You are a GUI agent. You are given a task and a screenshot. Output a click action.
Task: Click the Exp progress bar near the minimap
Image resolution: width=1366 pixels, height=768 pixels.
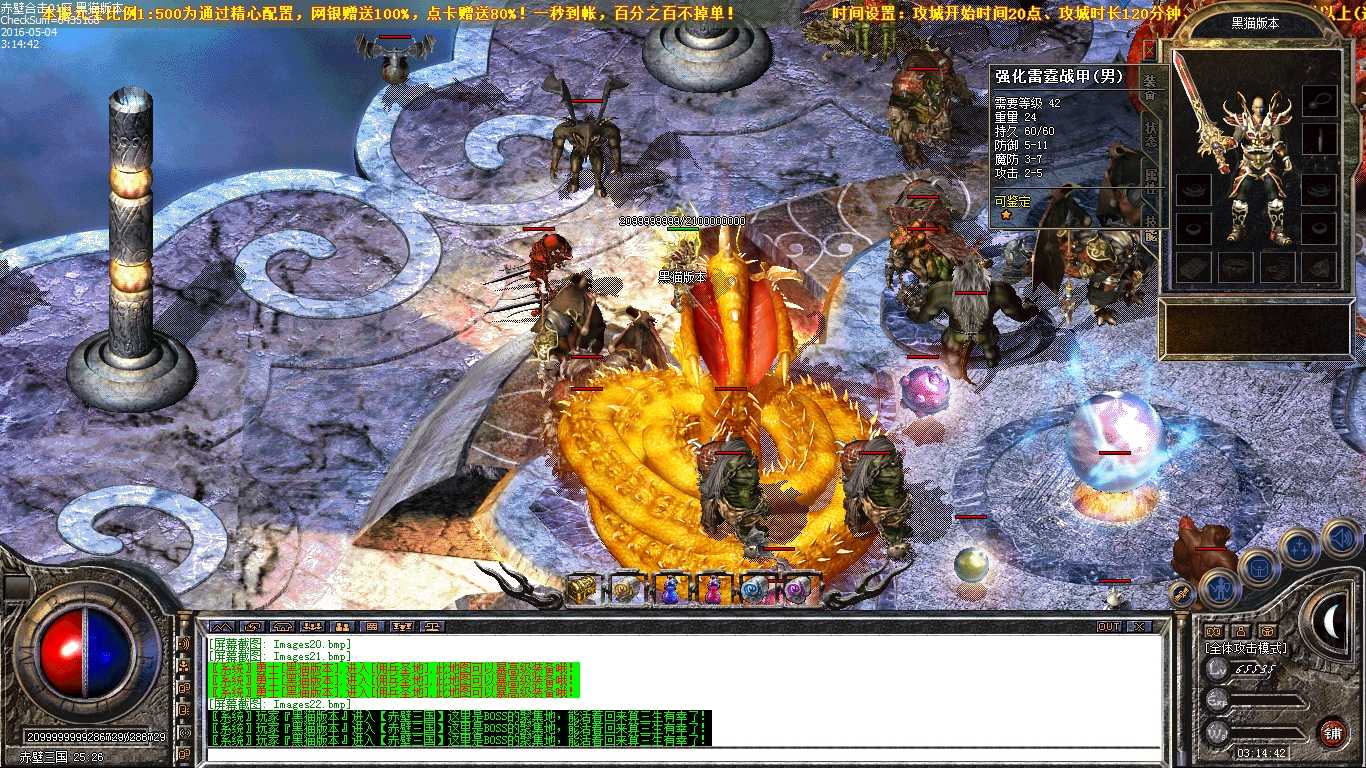(1264, 699)
